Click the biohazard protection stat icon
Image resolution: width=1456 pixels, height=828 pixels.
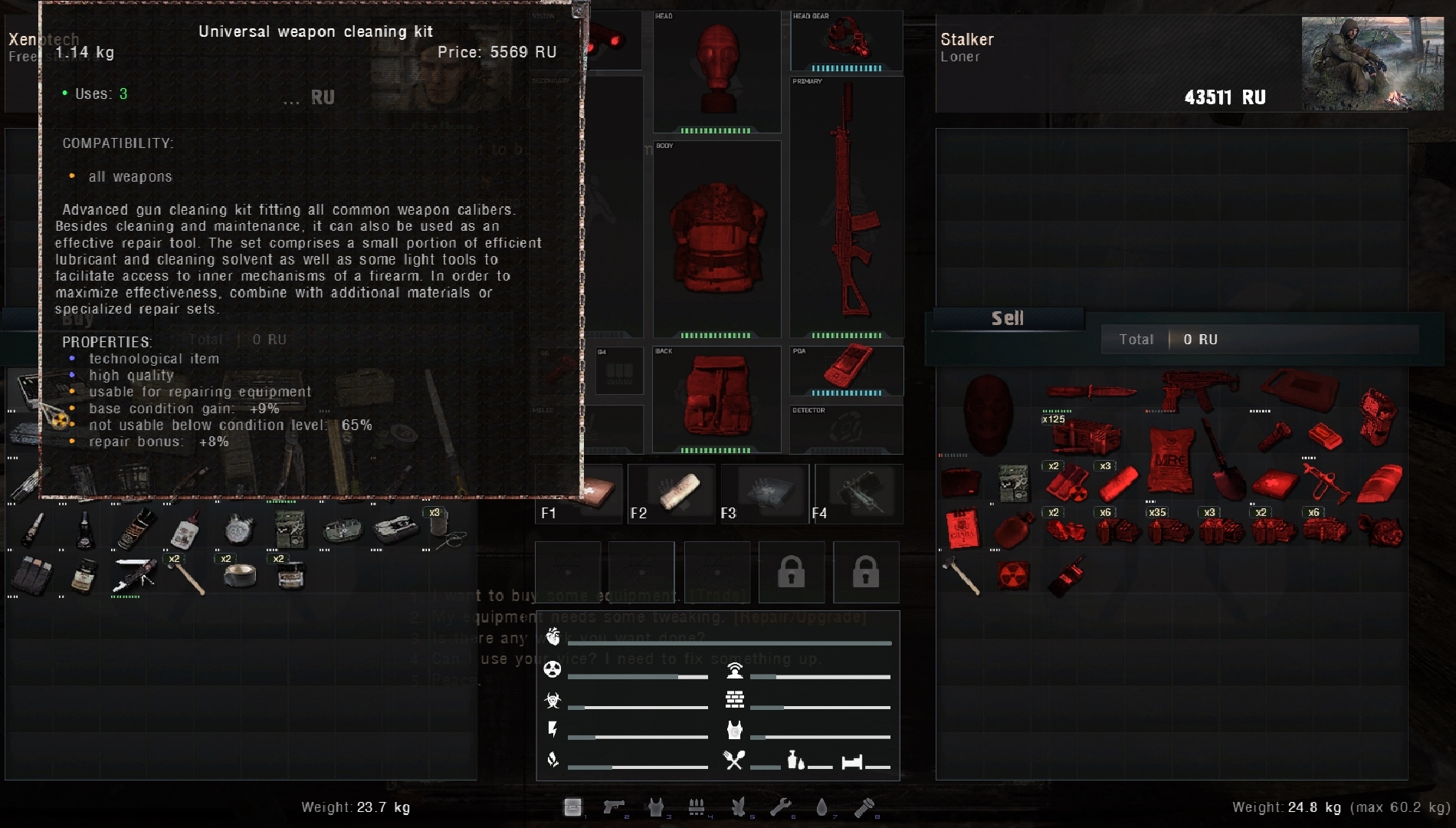553,699
